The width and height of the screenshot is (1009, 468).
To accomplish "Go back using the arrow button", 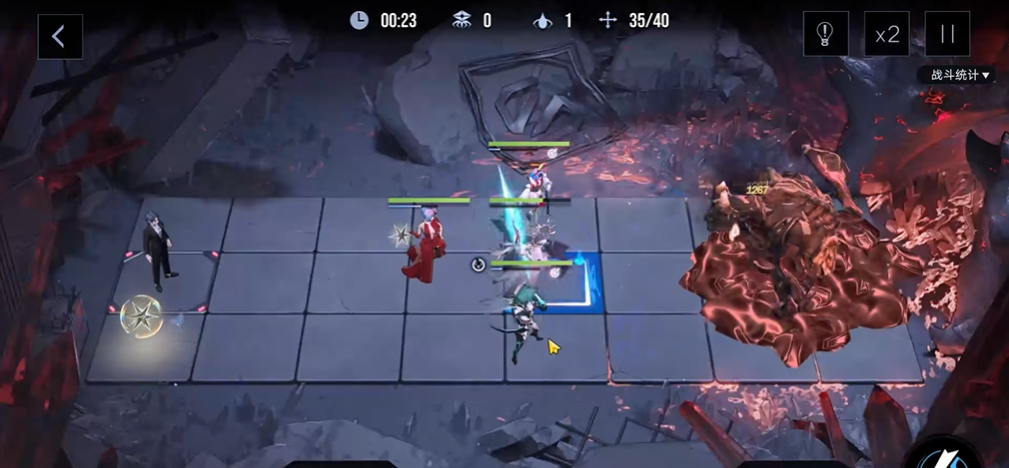I will pos(59,37).
